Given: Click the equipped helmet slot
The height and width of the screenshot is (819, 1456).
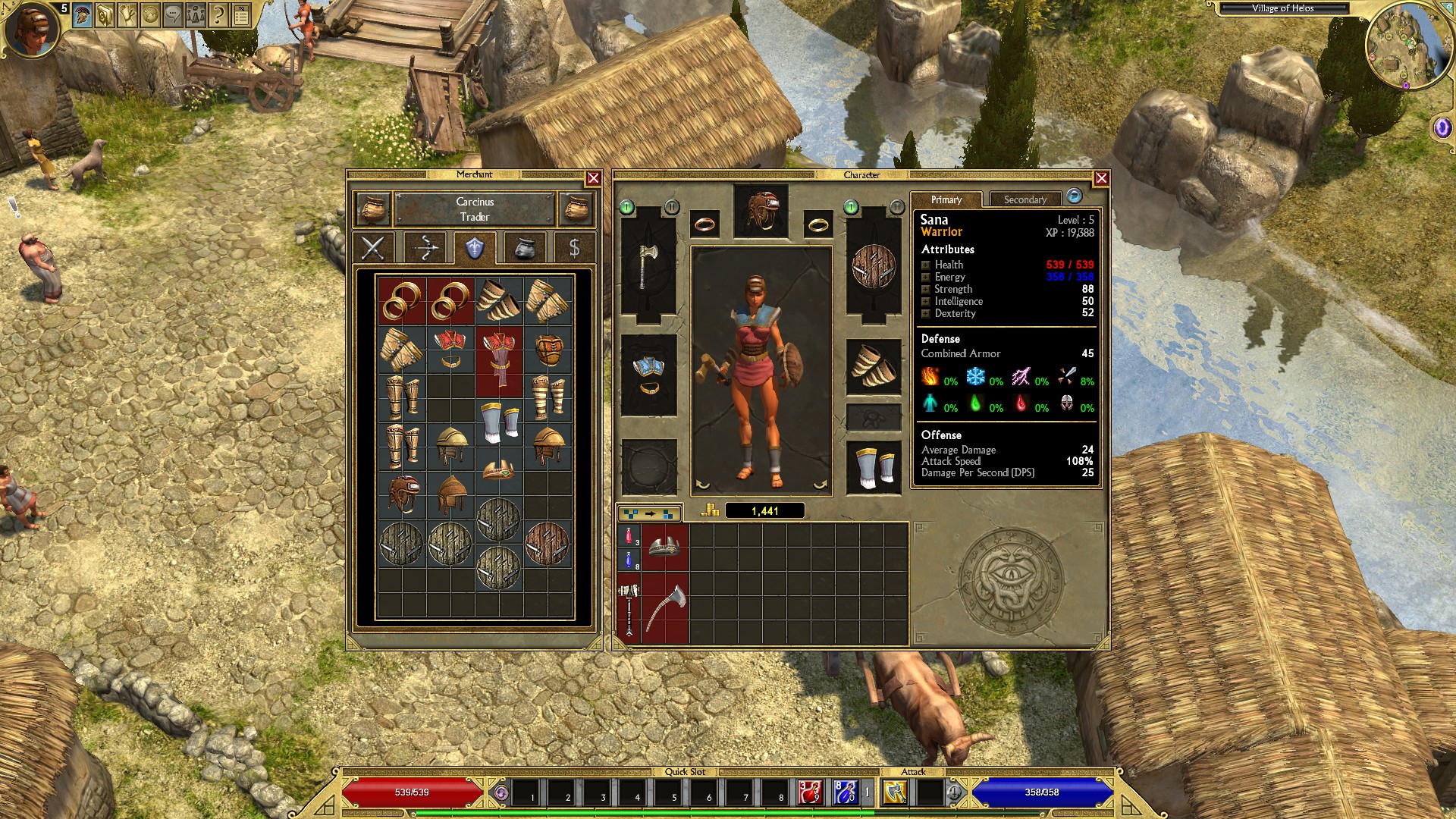Looking at the screenshot, I should coord(761,211).
